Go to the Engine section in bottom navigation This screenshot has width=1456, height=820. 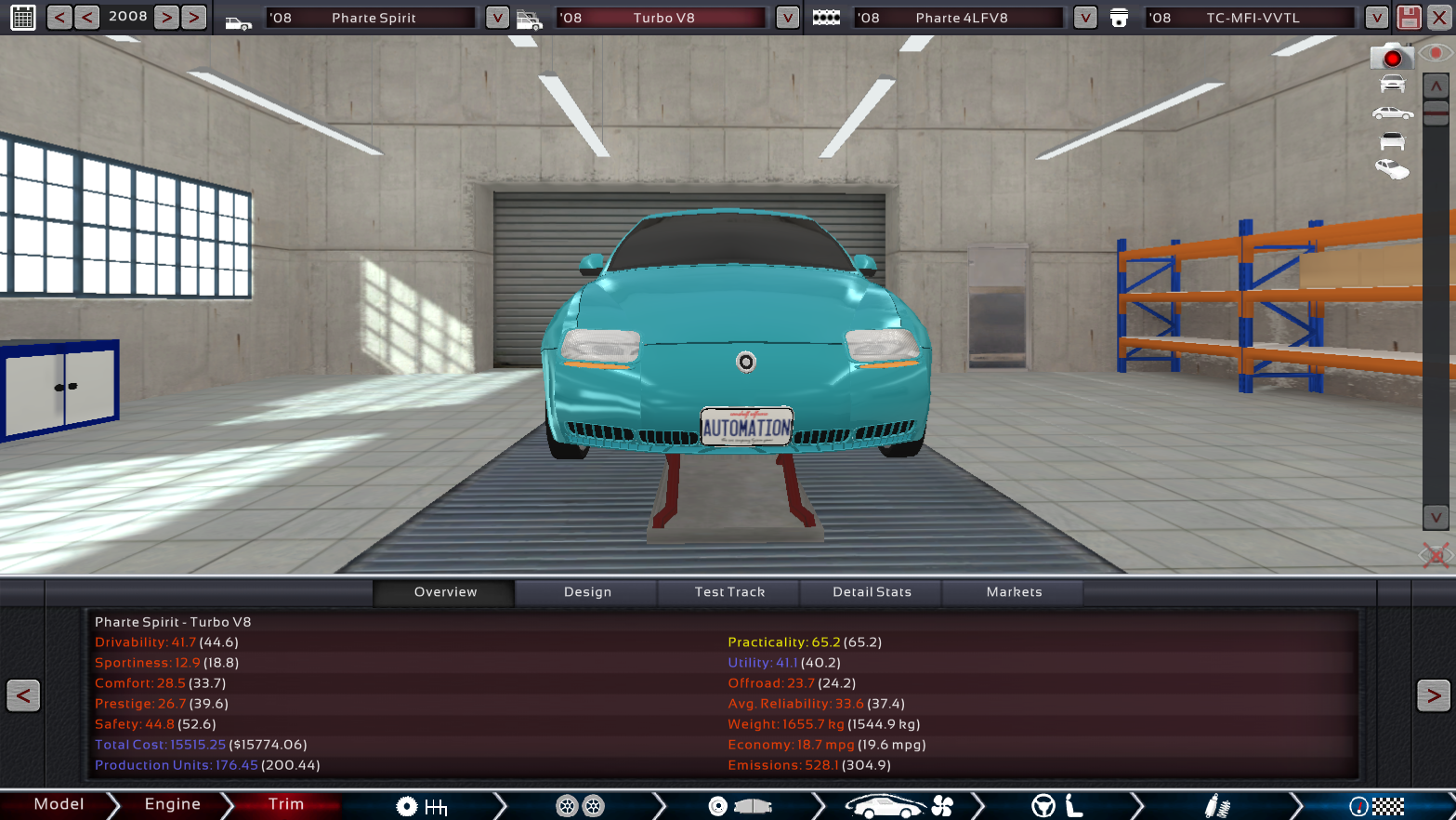[x=173, y=805]
